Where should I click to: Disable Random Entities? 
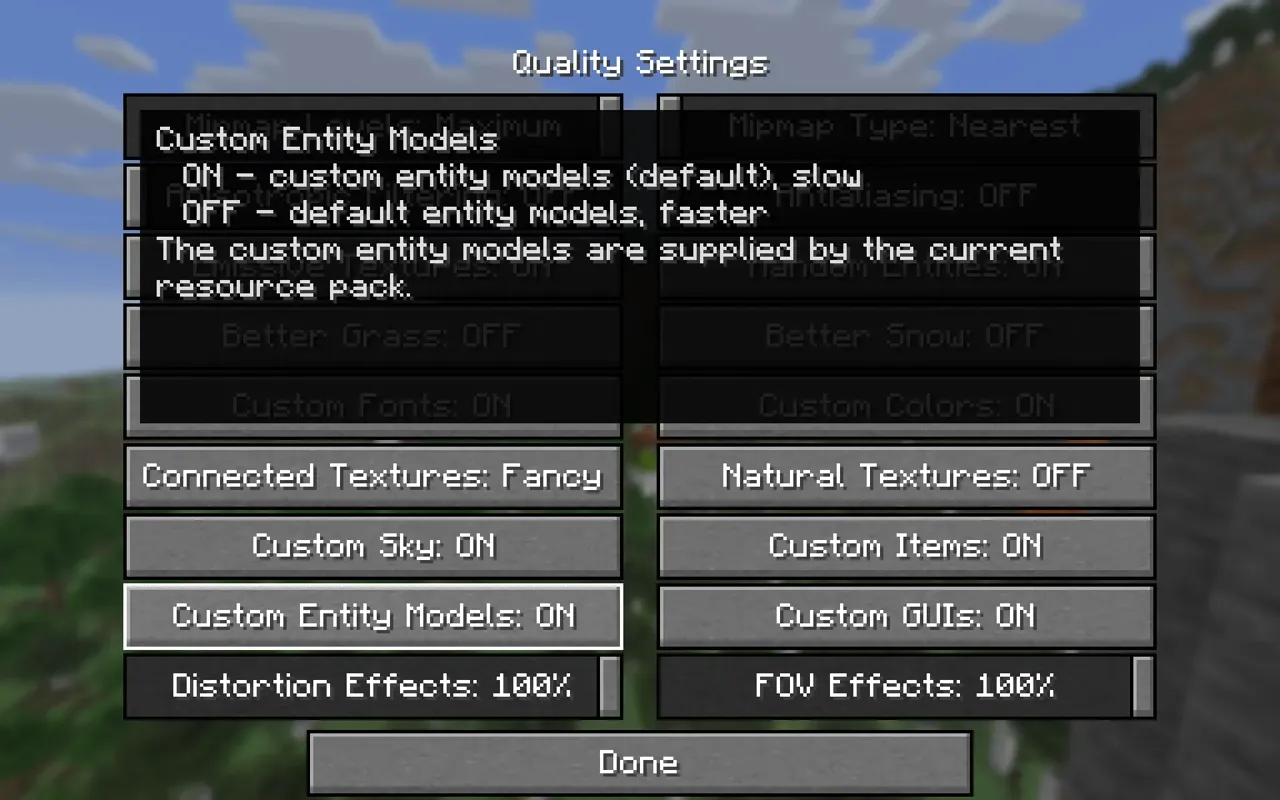point(904,266)
